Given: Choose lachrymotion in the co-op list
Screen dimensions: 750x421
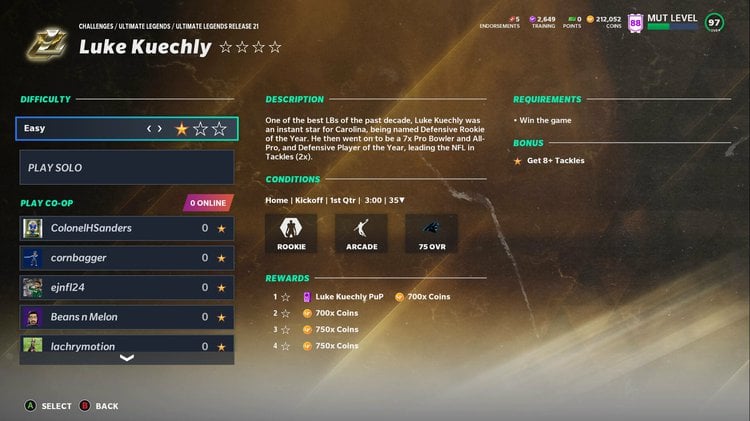Looking at the screenshot, I should click(127, 346).
